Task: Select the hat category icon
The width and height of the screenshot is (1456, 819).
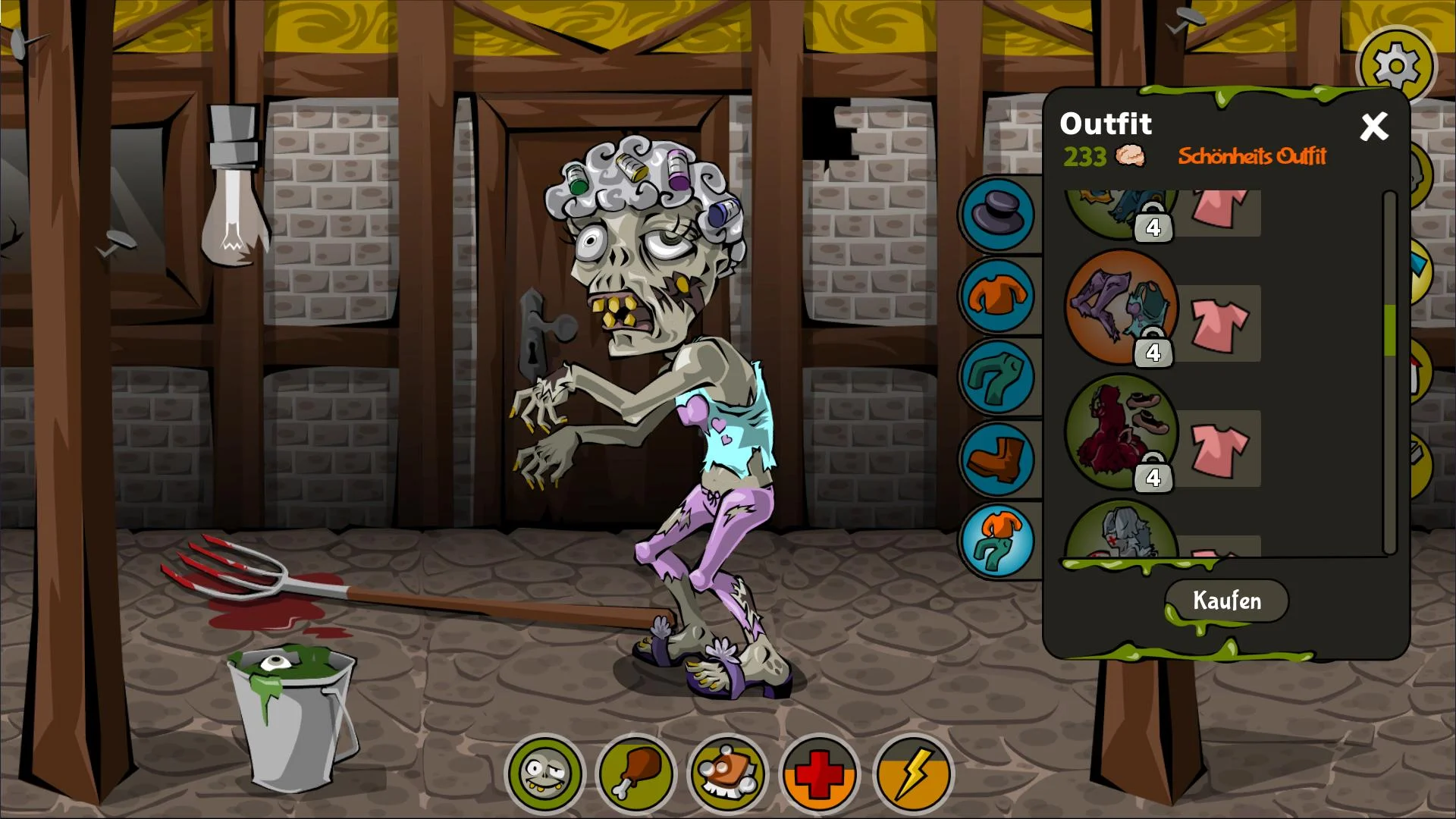Action: [996, 215]
